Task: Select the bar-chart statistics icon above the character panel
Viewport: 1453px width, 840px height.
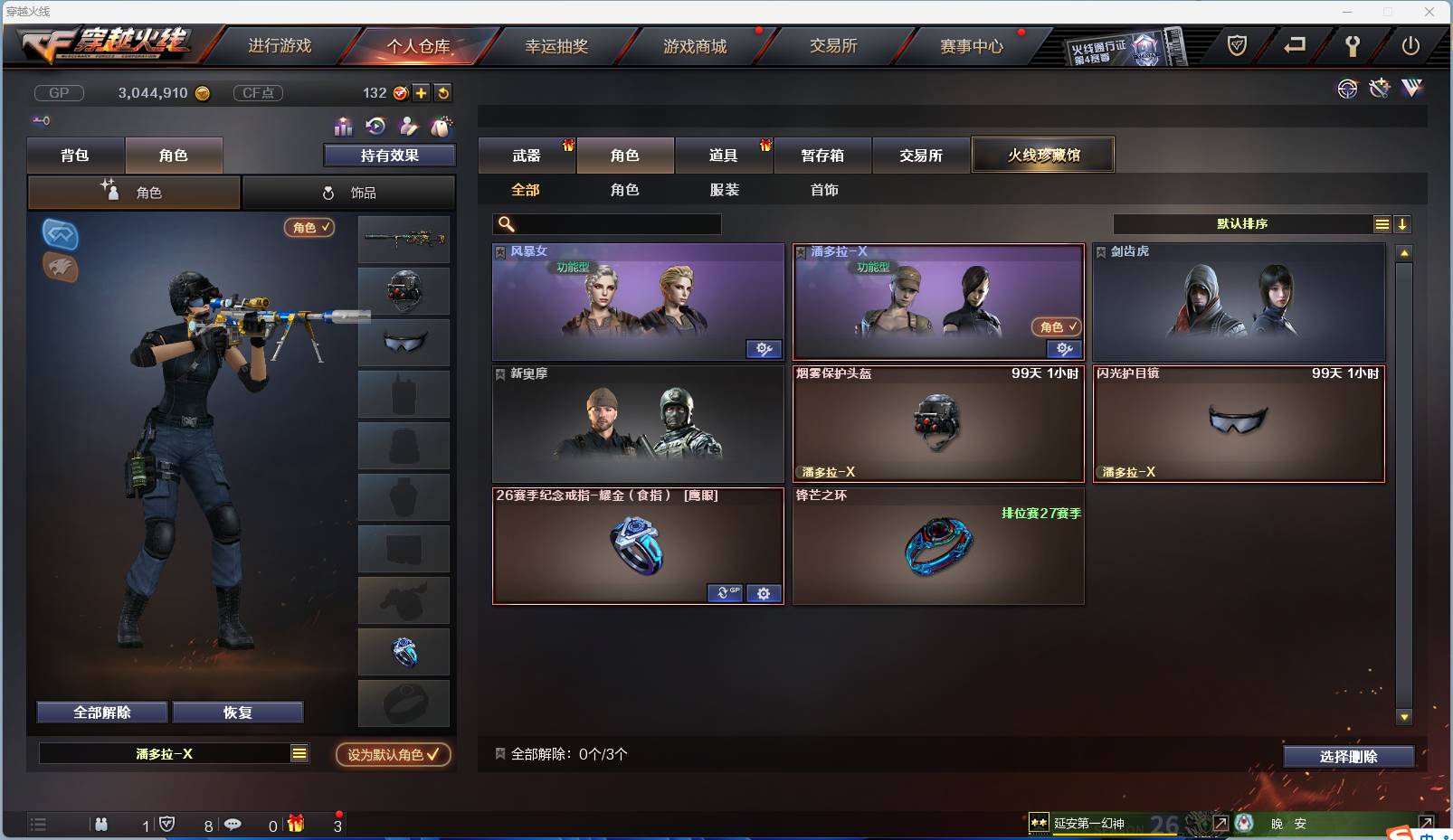Action: pyautogui.click(x=343, y=127)
